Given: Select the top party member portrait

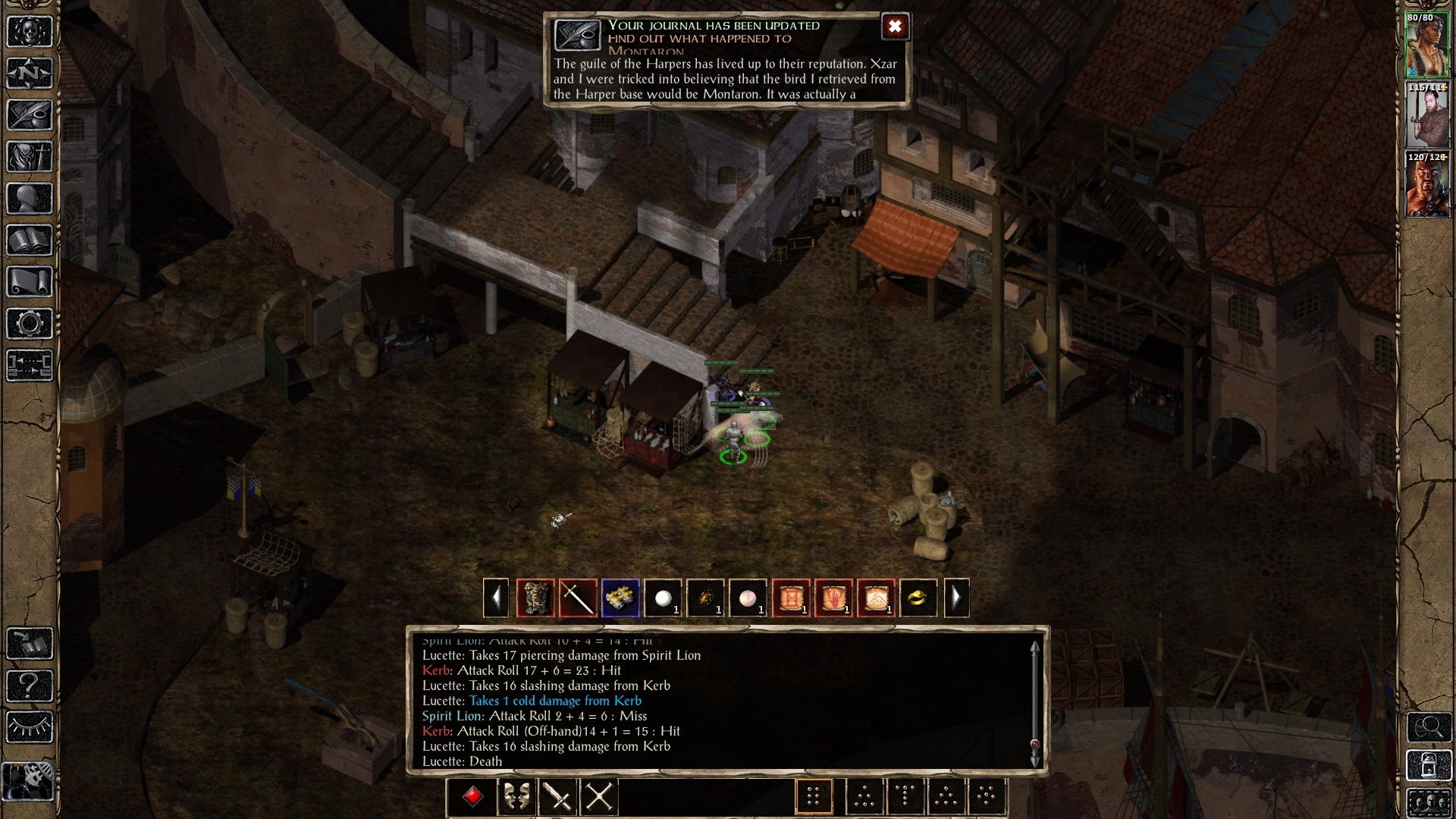Looking at the screenshot, I should point(1427,45).
